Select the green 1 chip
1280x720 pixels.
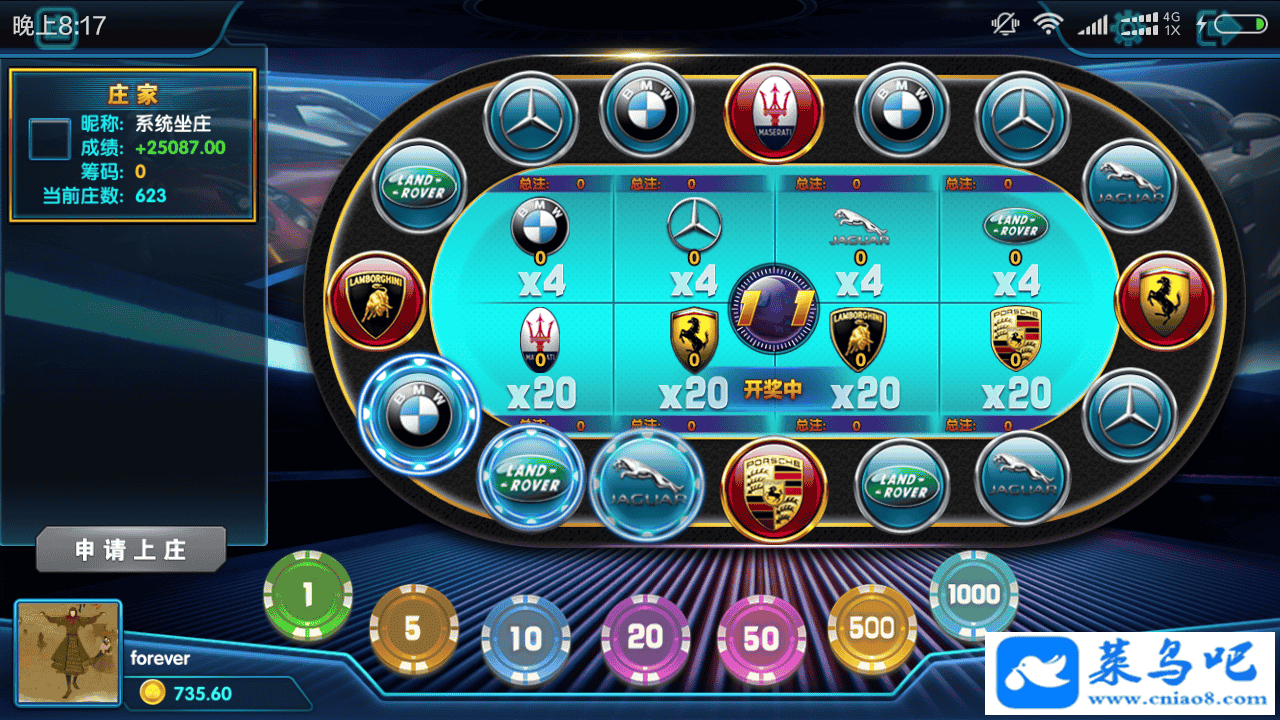point(308,596)
